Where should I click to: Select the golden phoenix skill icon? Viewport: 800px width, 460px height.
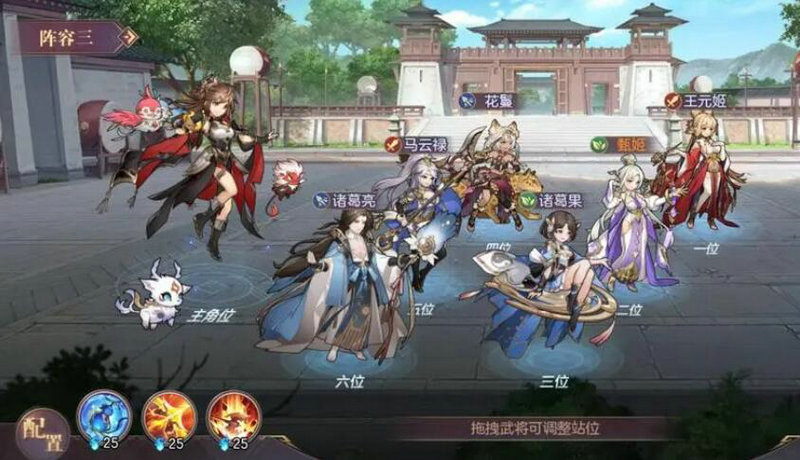coord(170,415)
